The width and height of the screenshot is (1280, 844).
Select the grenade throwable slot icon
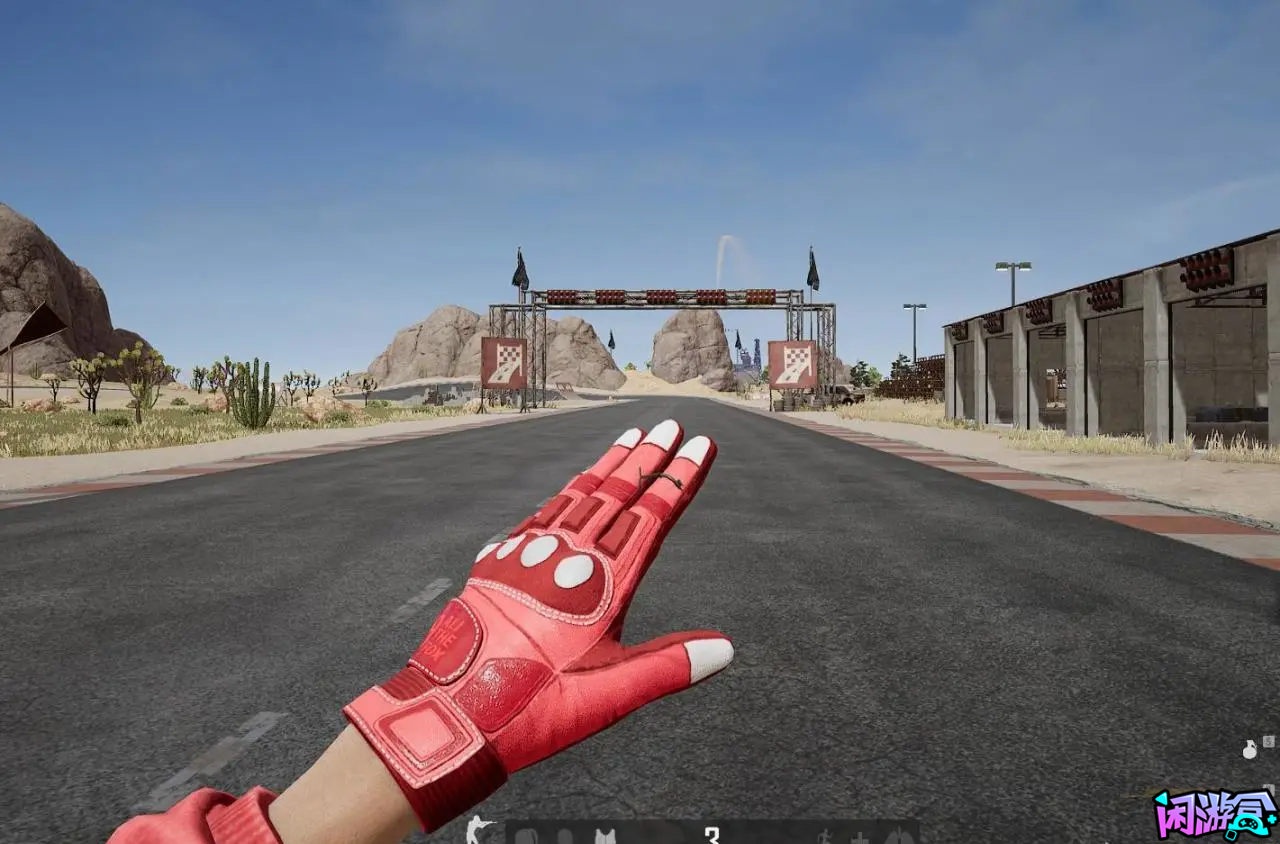click(x=1249, y=749)
